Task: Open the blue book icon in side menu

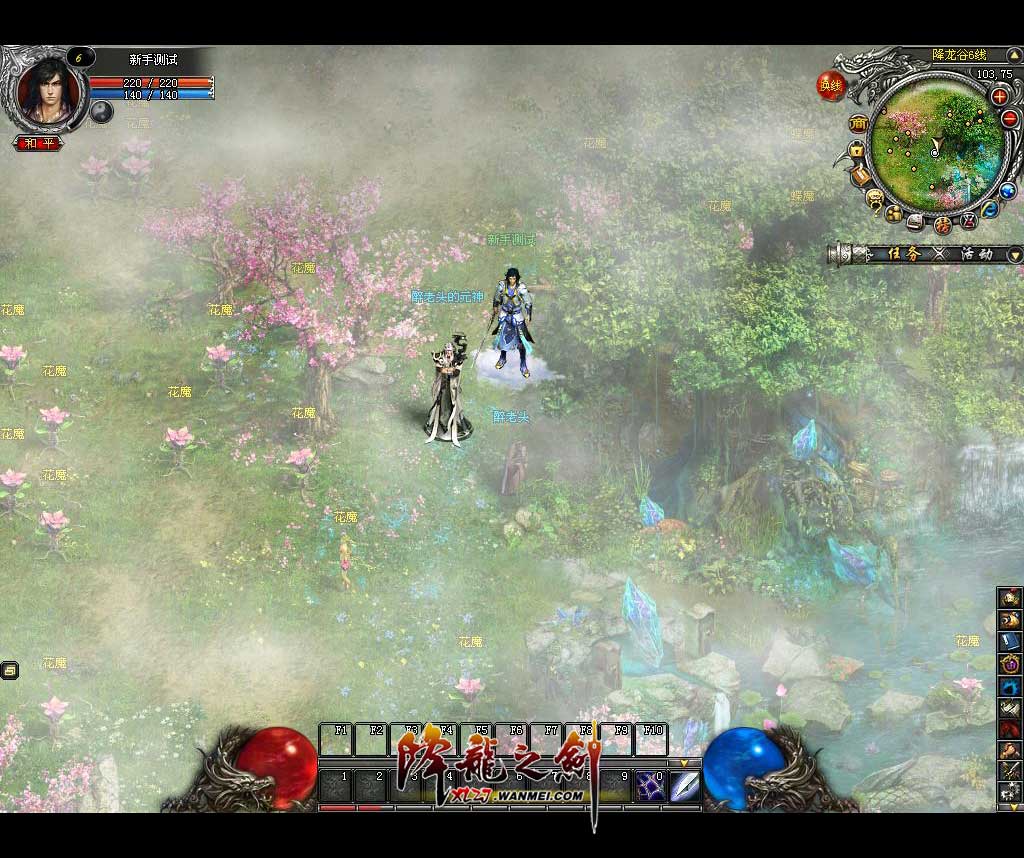Action: pos(1010,641)
